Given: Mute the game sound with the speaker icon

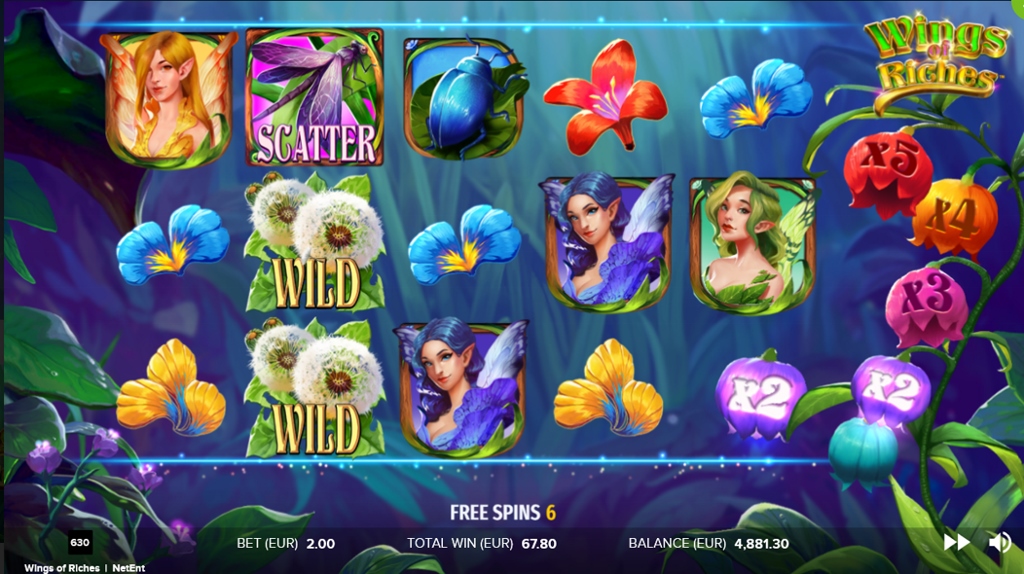Looking at the screenshot, I should pos(999,542).
